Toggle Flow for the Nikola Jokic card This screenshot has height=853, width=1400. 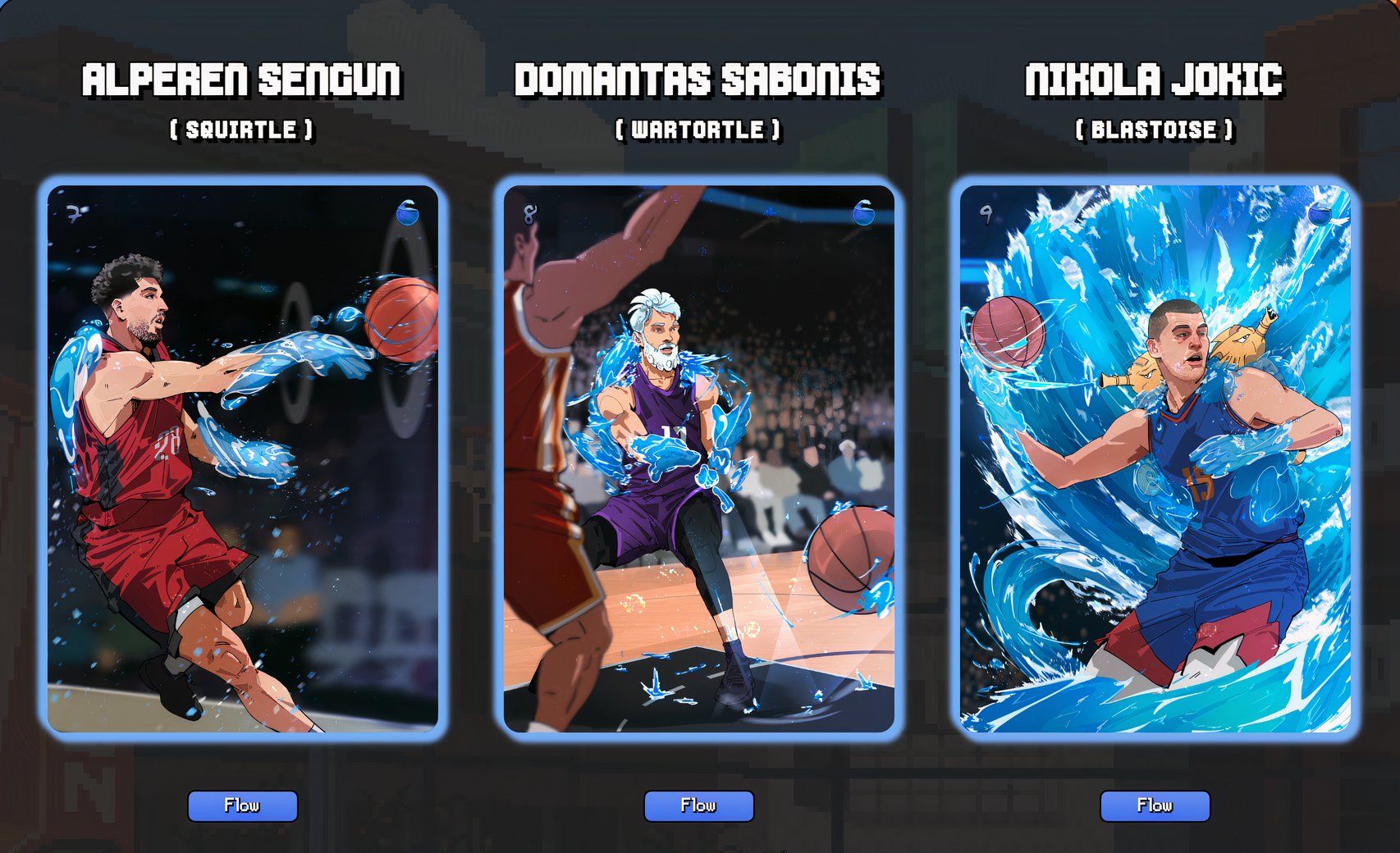[x=1155, y=805]
